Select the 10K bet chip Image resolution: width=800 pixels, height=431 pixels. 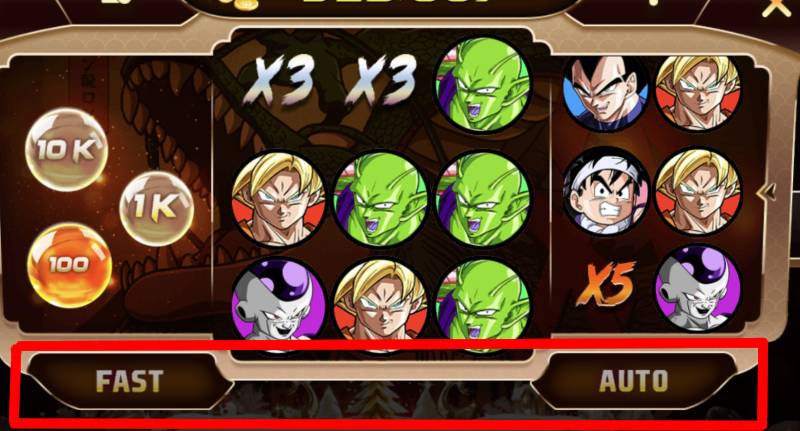coord(65,150)
